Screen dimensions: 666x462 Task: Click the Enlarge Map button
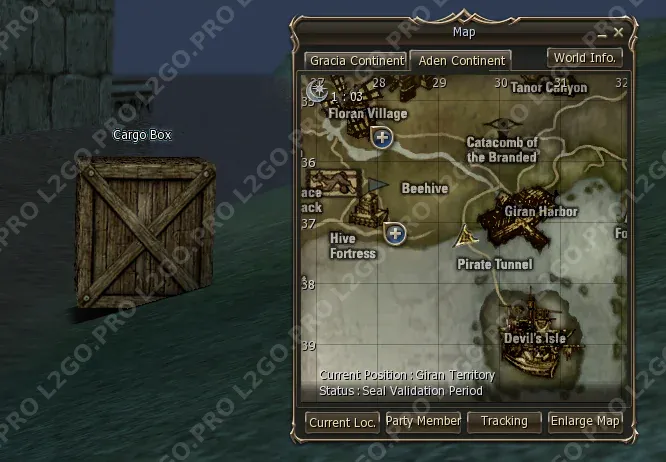point(585,422)
